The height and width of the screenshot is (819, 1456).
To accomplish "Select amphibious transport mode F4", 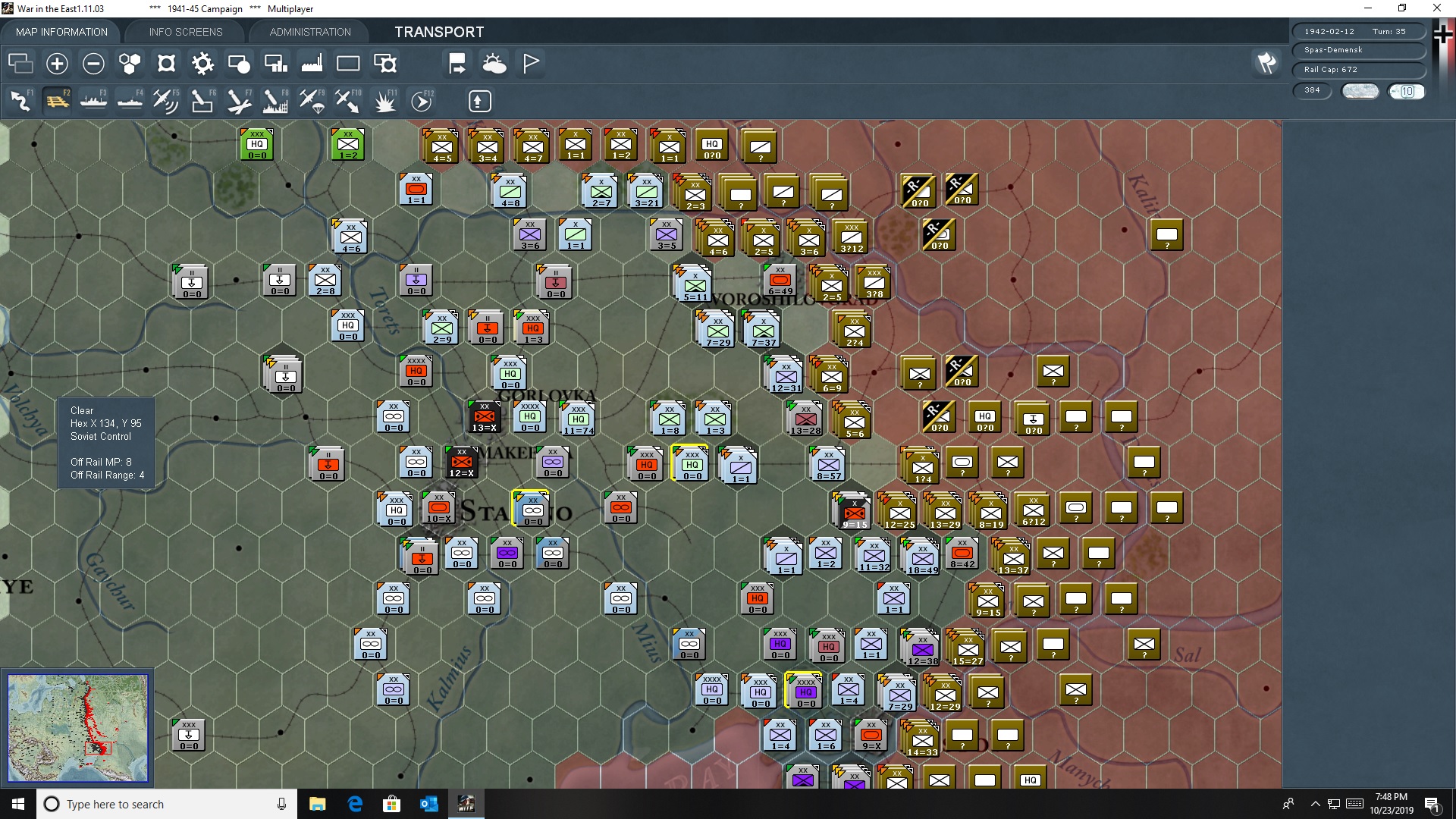I will coord(130,100).
